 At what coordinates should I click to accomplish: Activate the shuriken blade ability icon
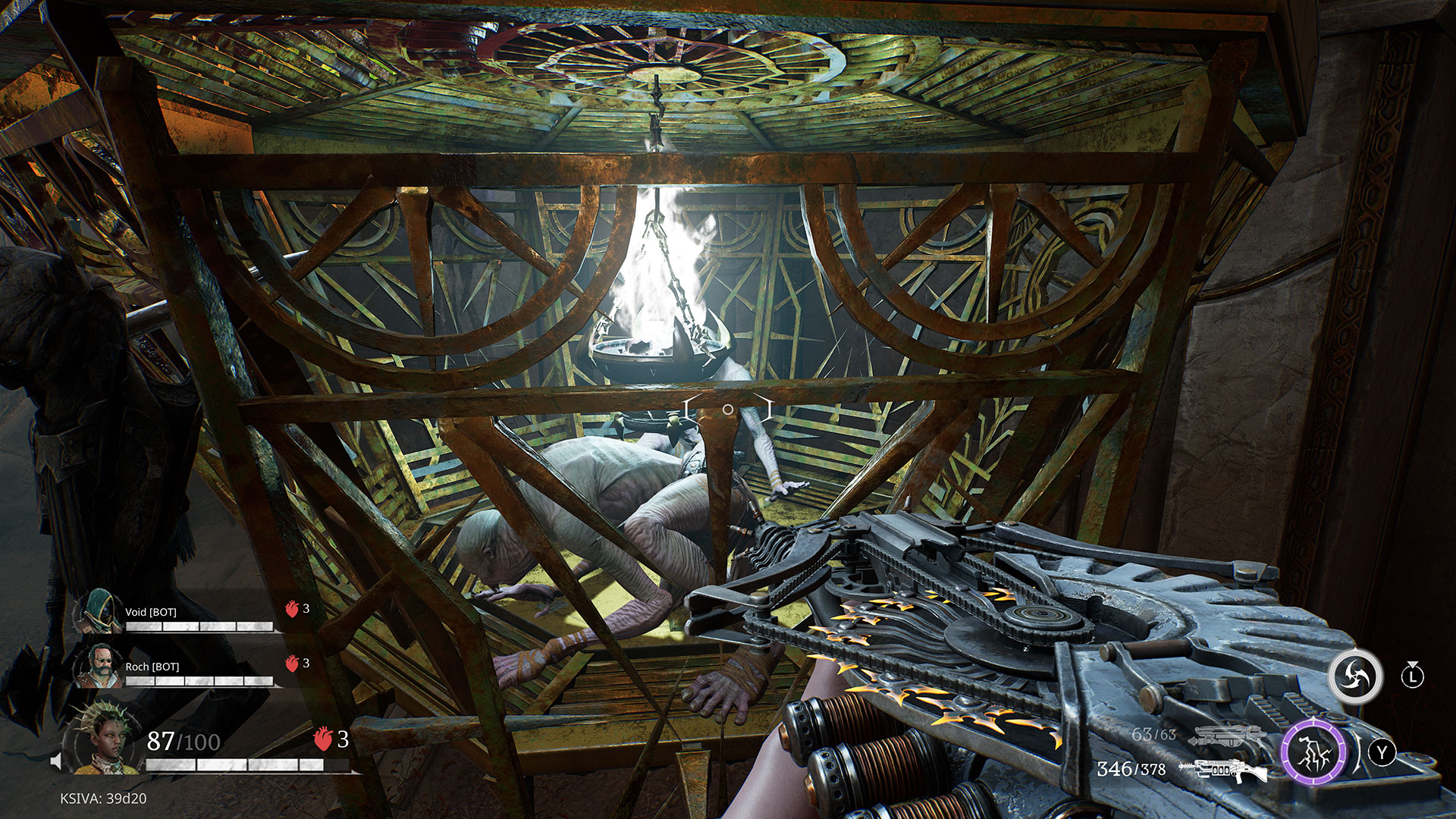[x=1354, y=676]
